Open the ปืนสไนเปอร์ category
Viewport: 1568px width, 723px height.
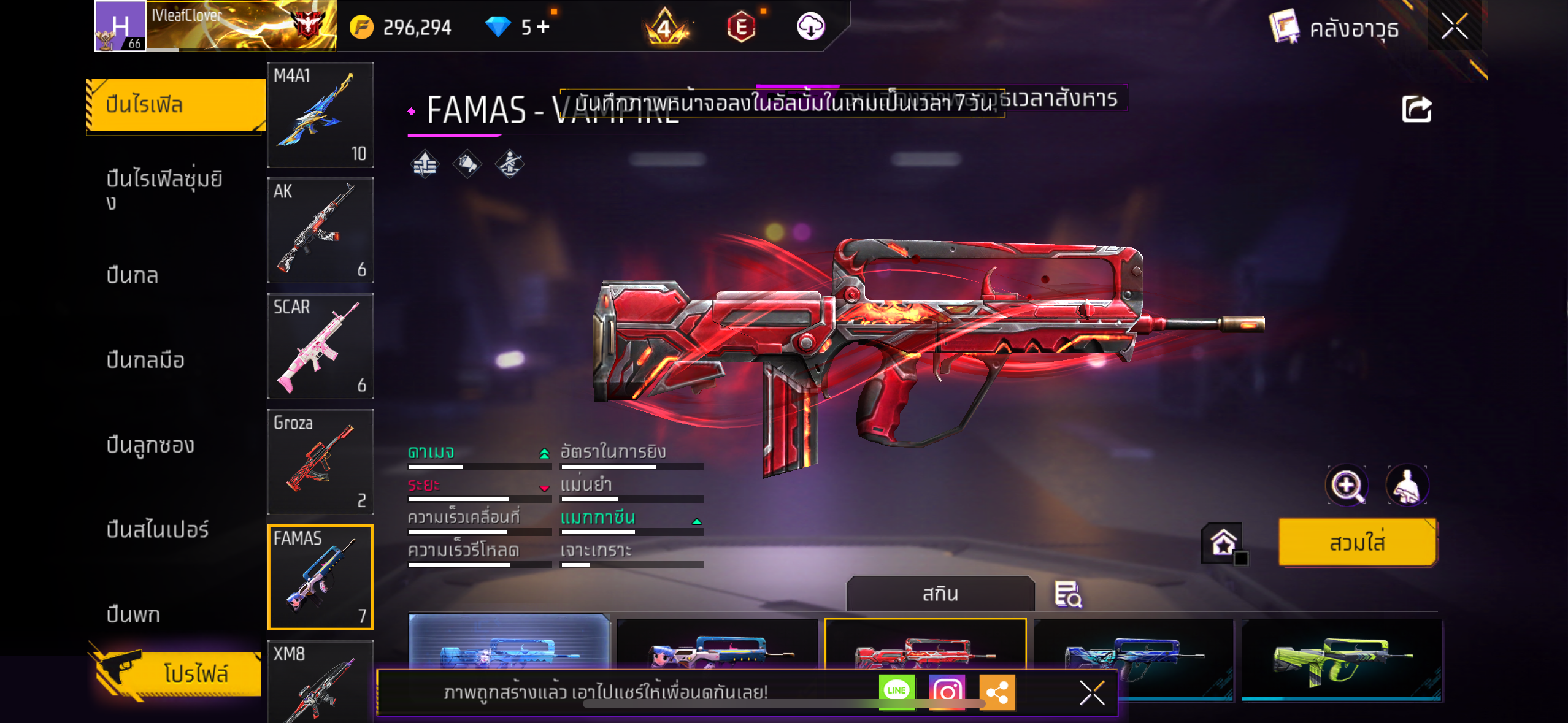[x=157, y=530]
